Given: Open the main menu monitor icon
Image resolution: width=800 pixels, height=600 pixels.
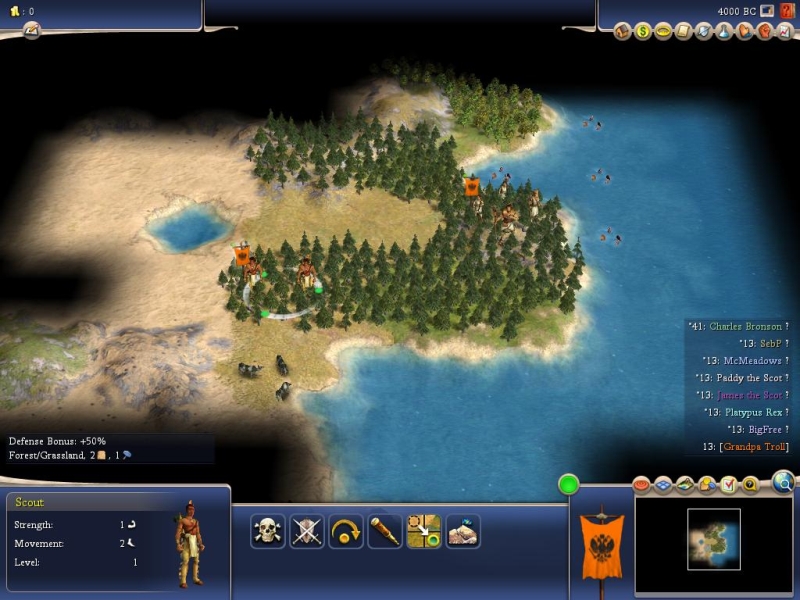Looking at the screenshot, I should click(767, 11).
